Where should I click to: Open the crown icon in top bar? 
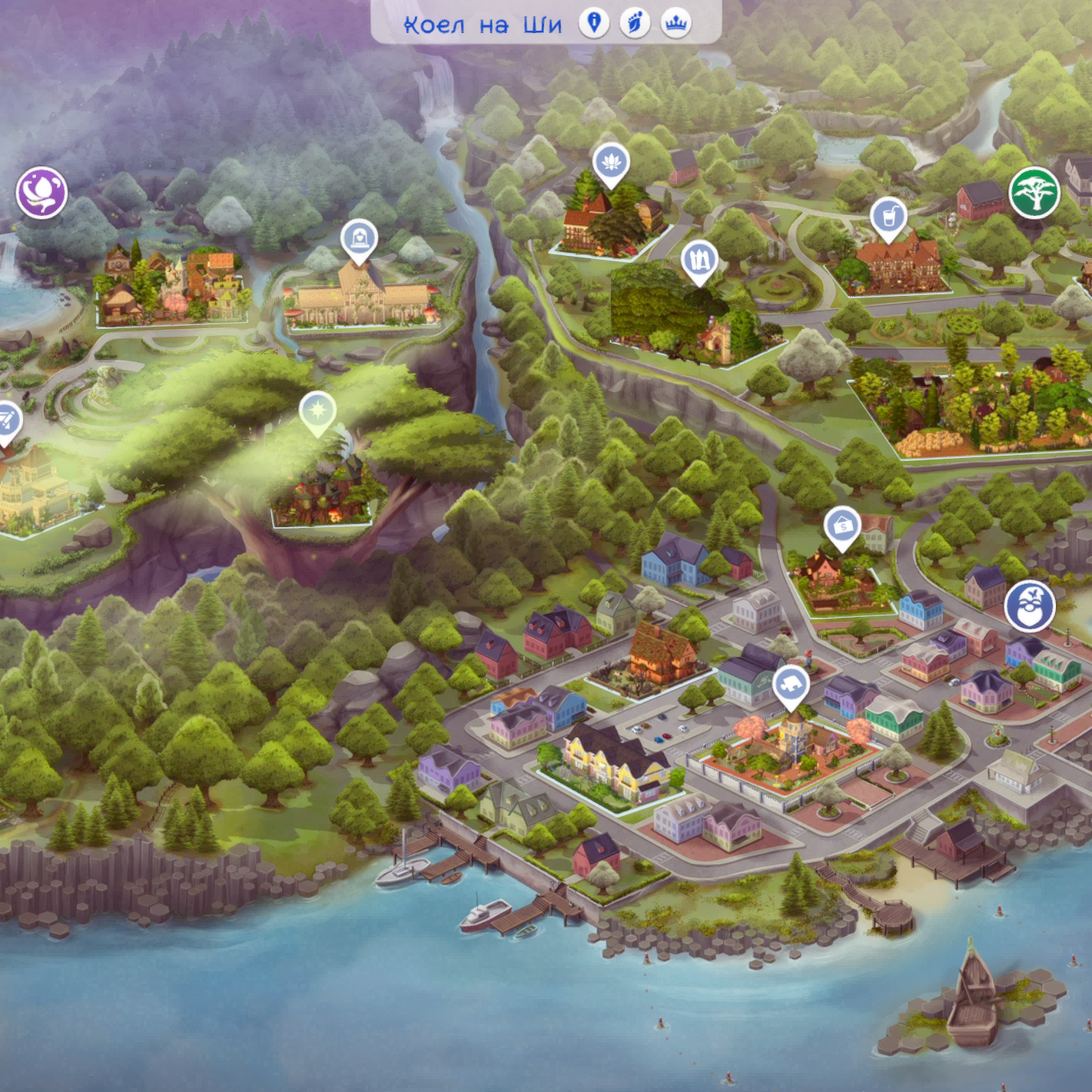(x=675, y=23)
